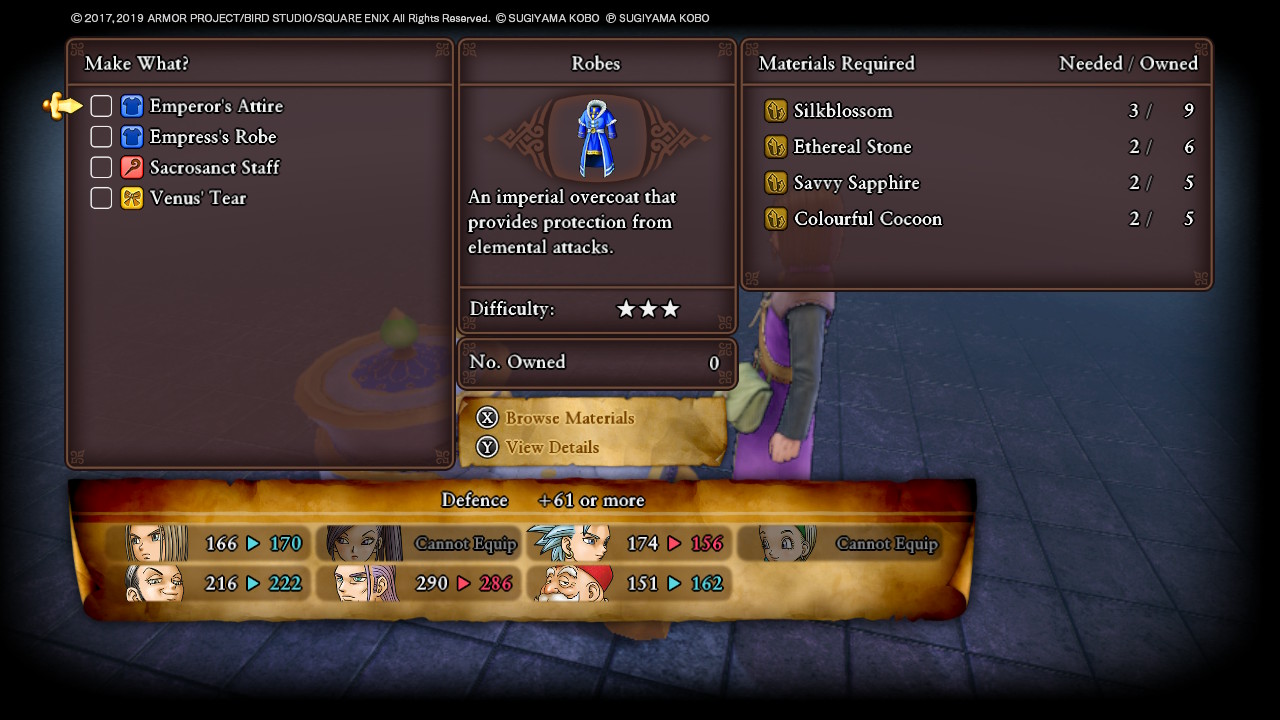Screen dimensions: 1280x720
Task: Choose Empress's Robe from the list
Action: pyautogui.click(x=212, y=137)
